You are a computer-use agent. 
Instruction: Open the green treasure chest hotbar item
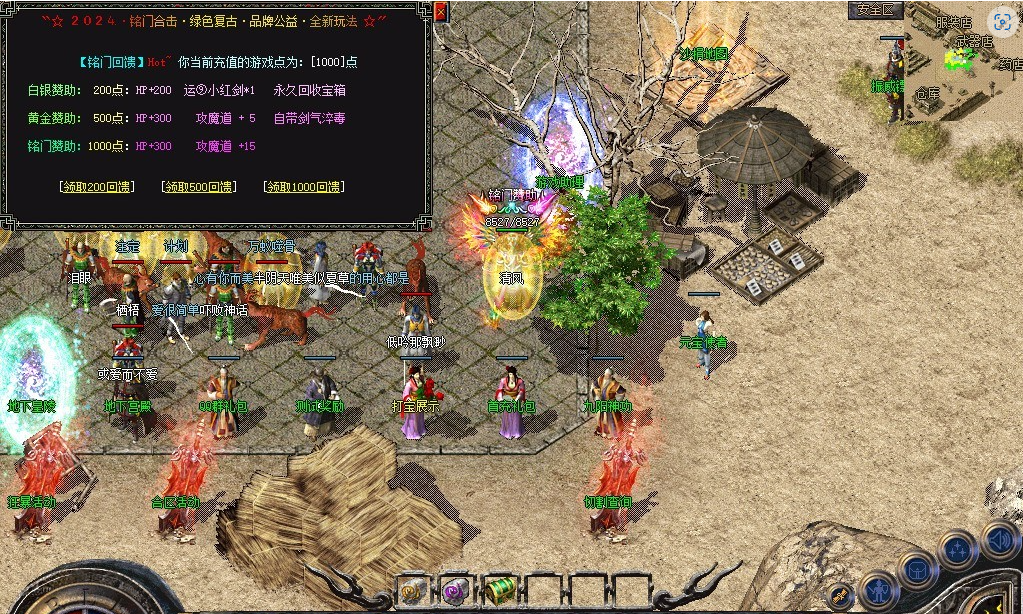coord(499,590)
